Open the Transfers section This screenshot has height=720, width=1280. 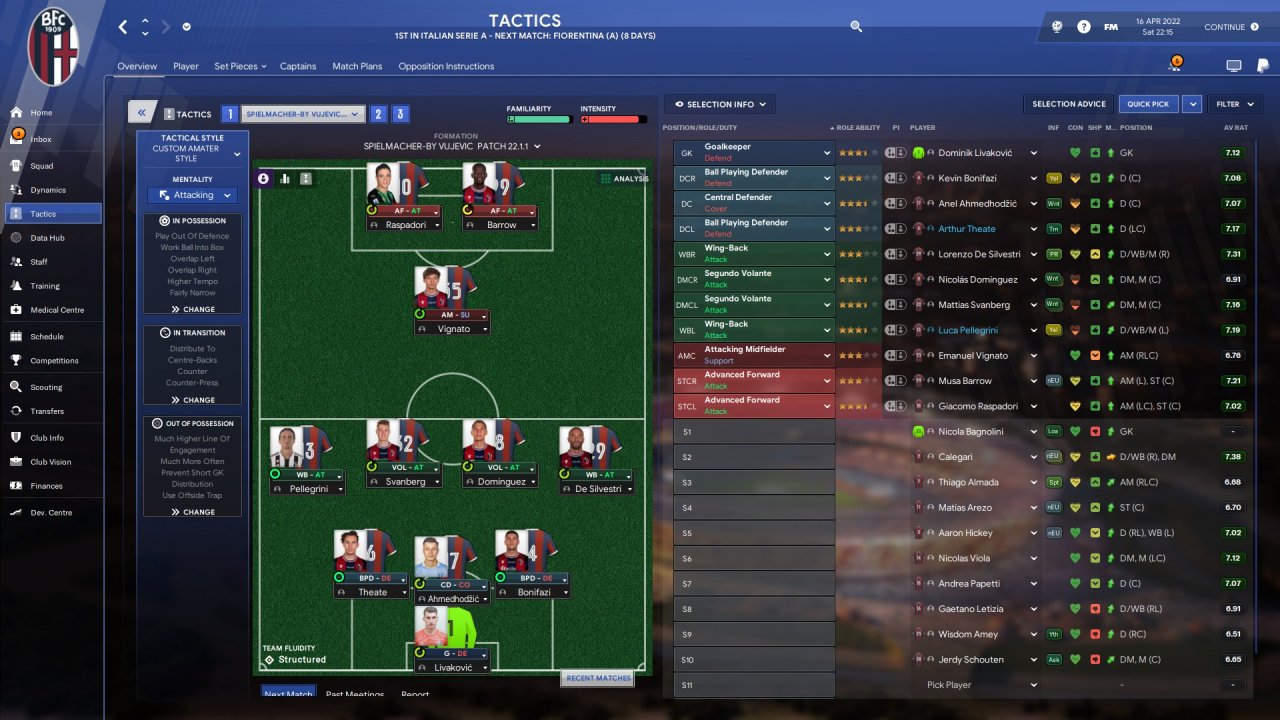tap(46, 411)
